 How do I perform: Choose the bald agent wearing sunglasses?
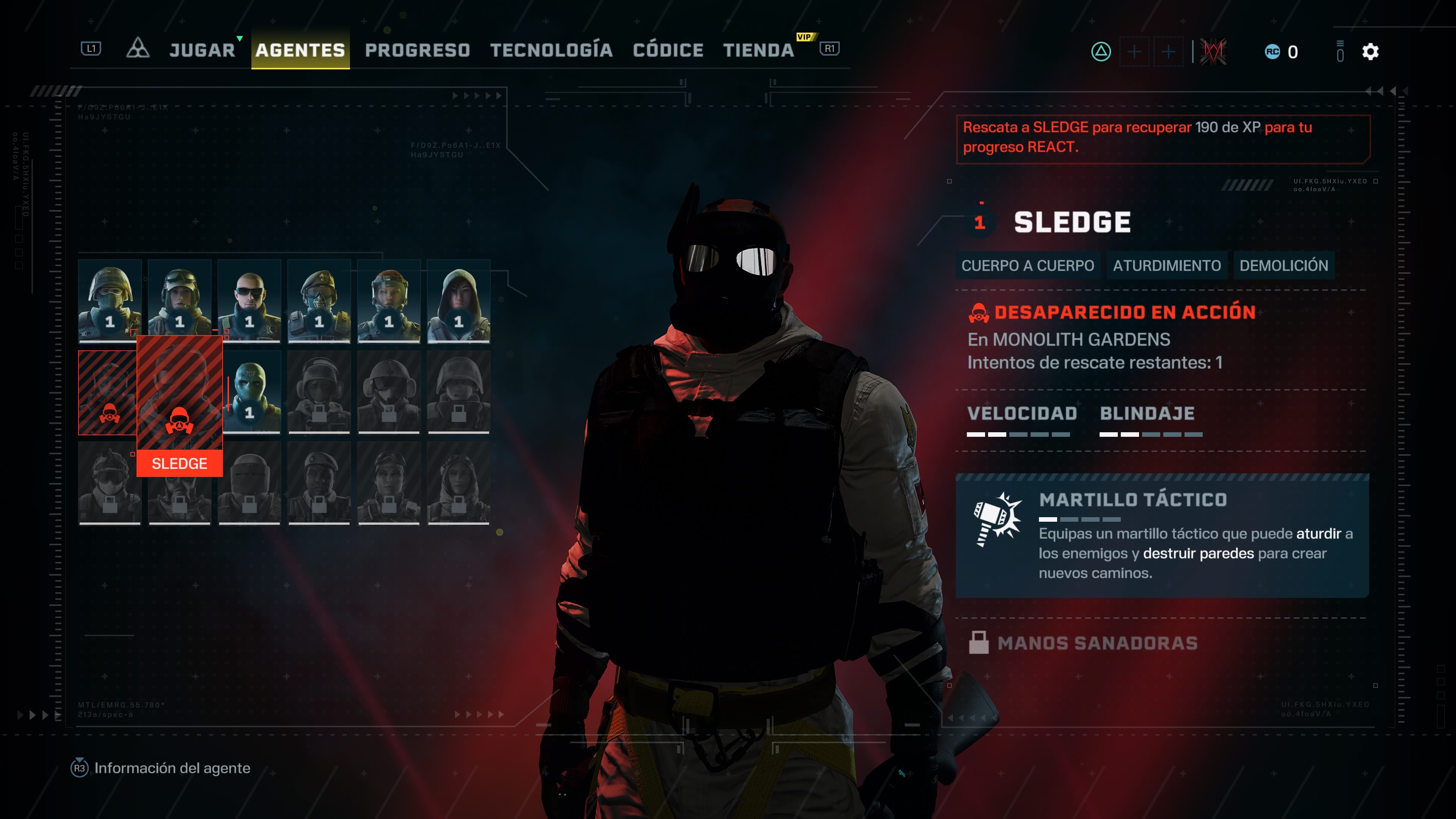pos(249,301)
